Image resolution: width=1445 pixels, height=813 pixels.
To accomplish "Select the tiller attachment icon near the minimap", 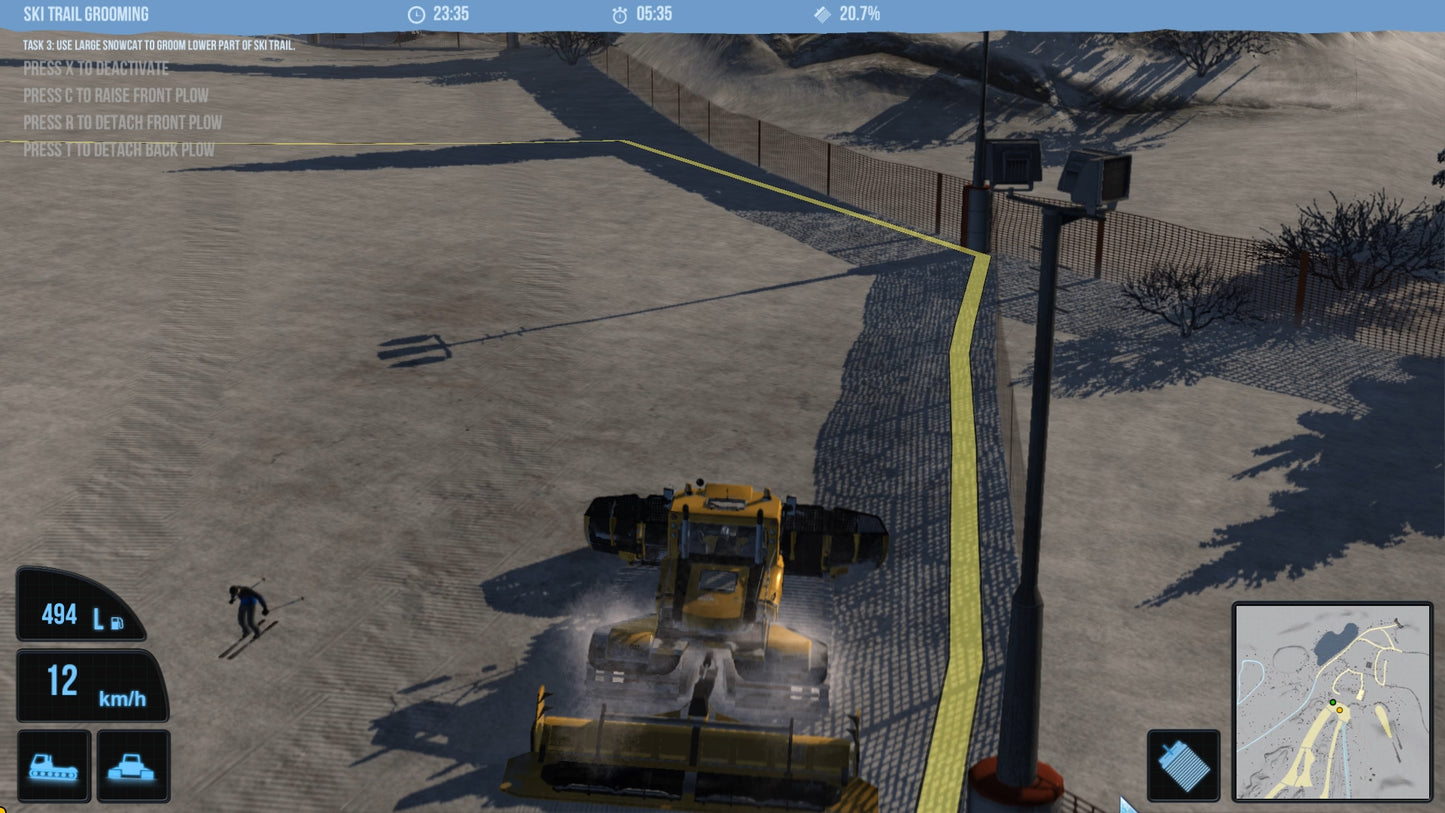I will [1184, 765].
